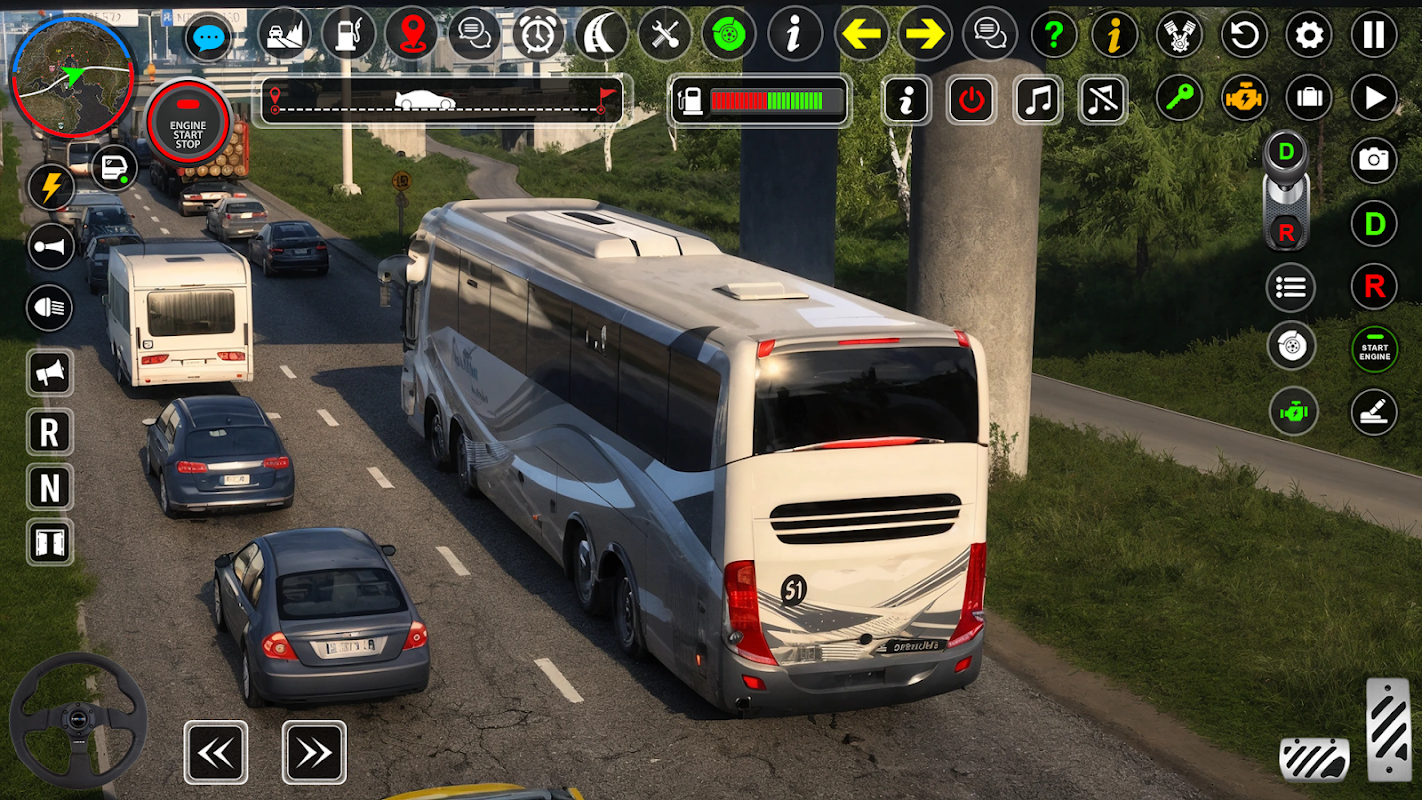1422x800 pixels.
Task: Activate the yellow left arrow indicator
Action: tap(860, 35)
